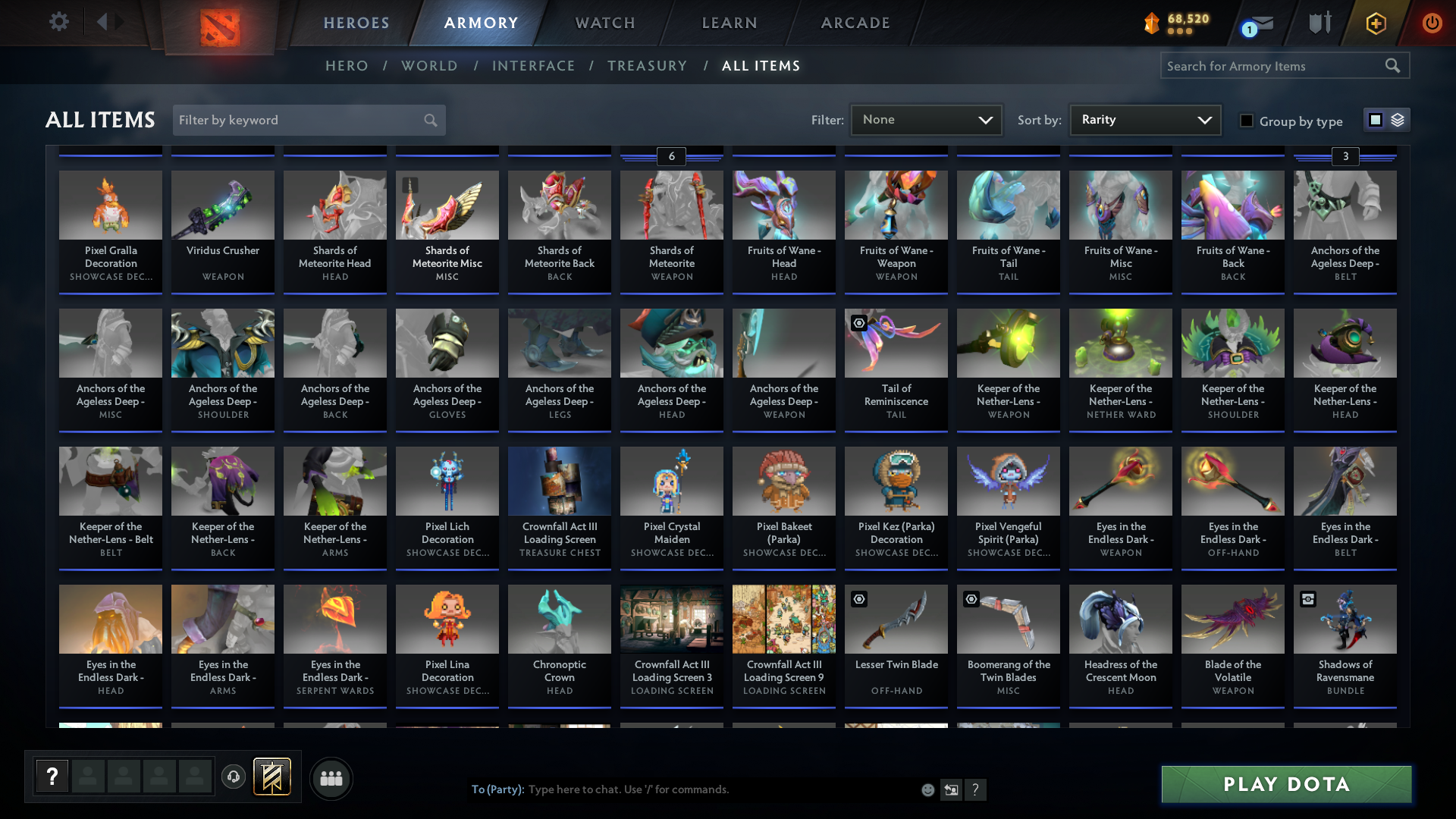Open the settings gear menu
This screenshot has height=819, width=1456.
click(59, 21)
